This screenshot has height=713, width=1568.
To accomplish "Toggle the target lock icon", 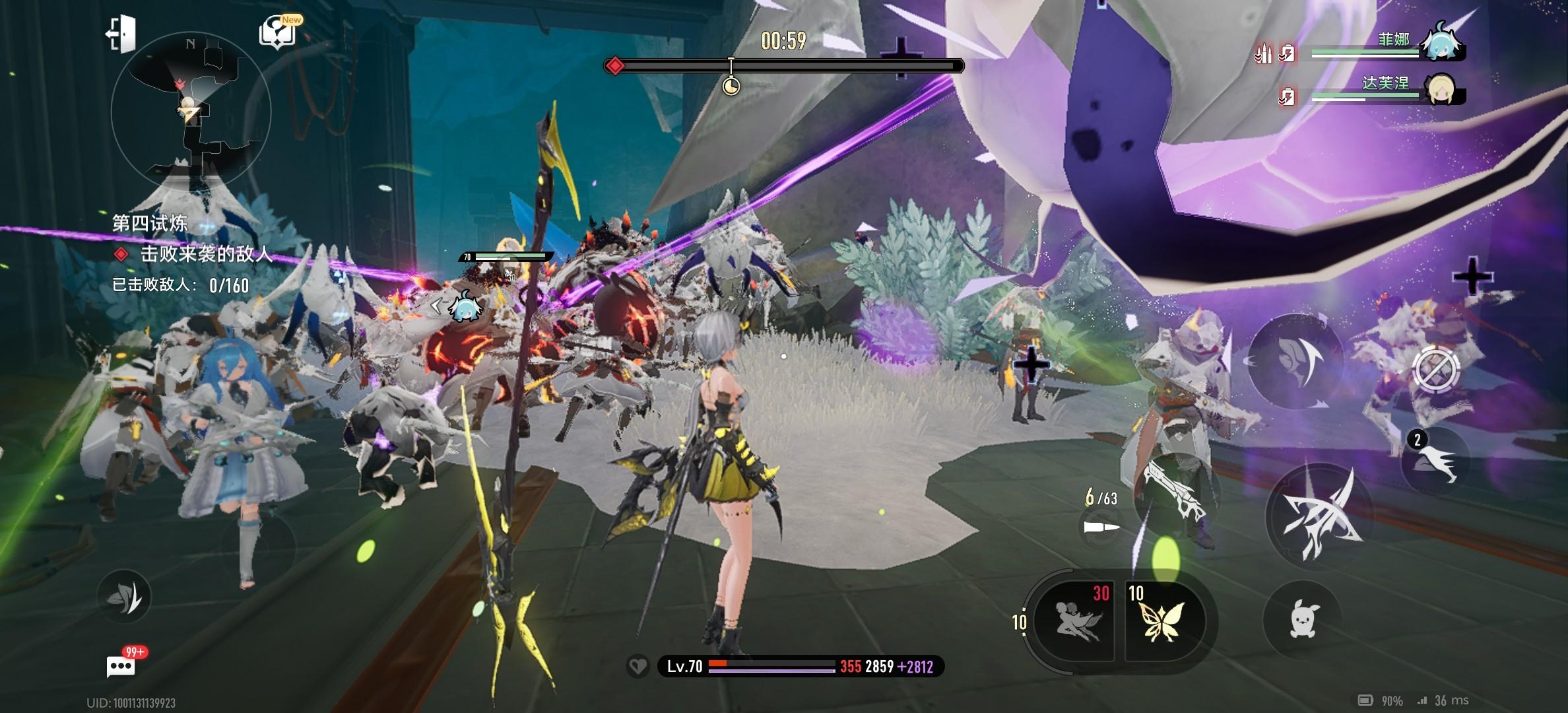I will click(x=1436, y=370).
